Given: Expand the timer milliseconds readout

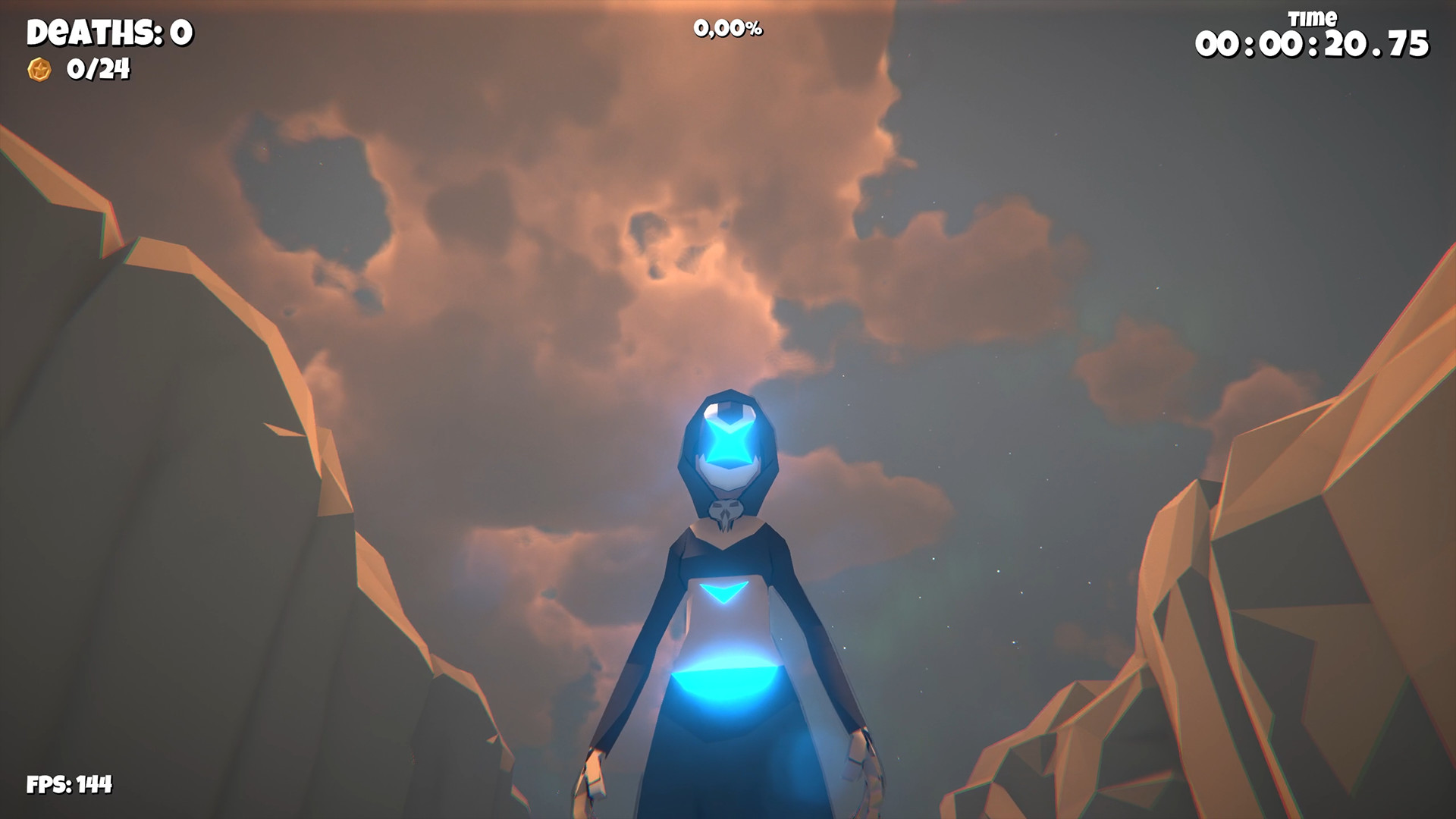Looking at the screenshot, I should pyautogui.click(x=1407, y=44).
